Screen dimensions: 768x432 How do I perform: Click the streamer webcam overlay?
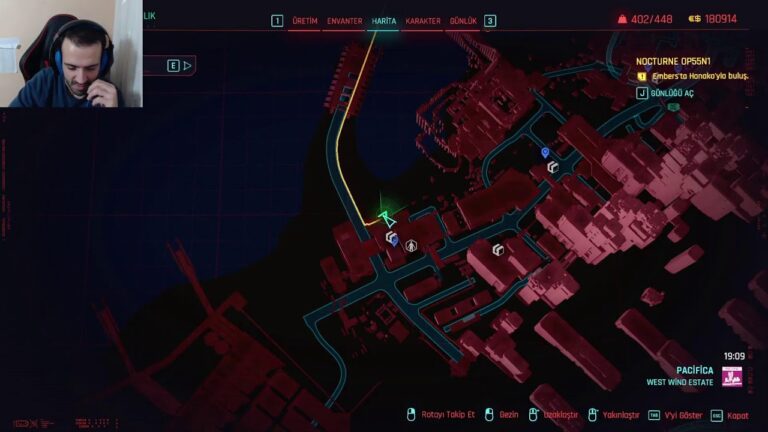(x=72, y=55)
